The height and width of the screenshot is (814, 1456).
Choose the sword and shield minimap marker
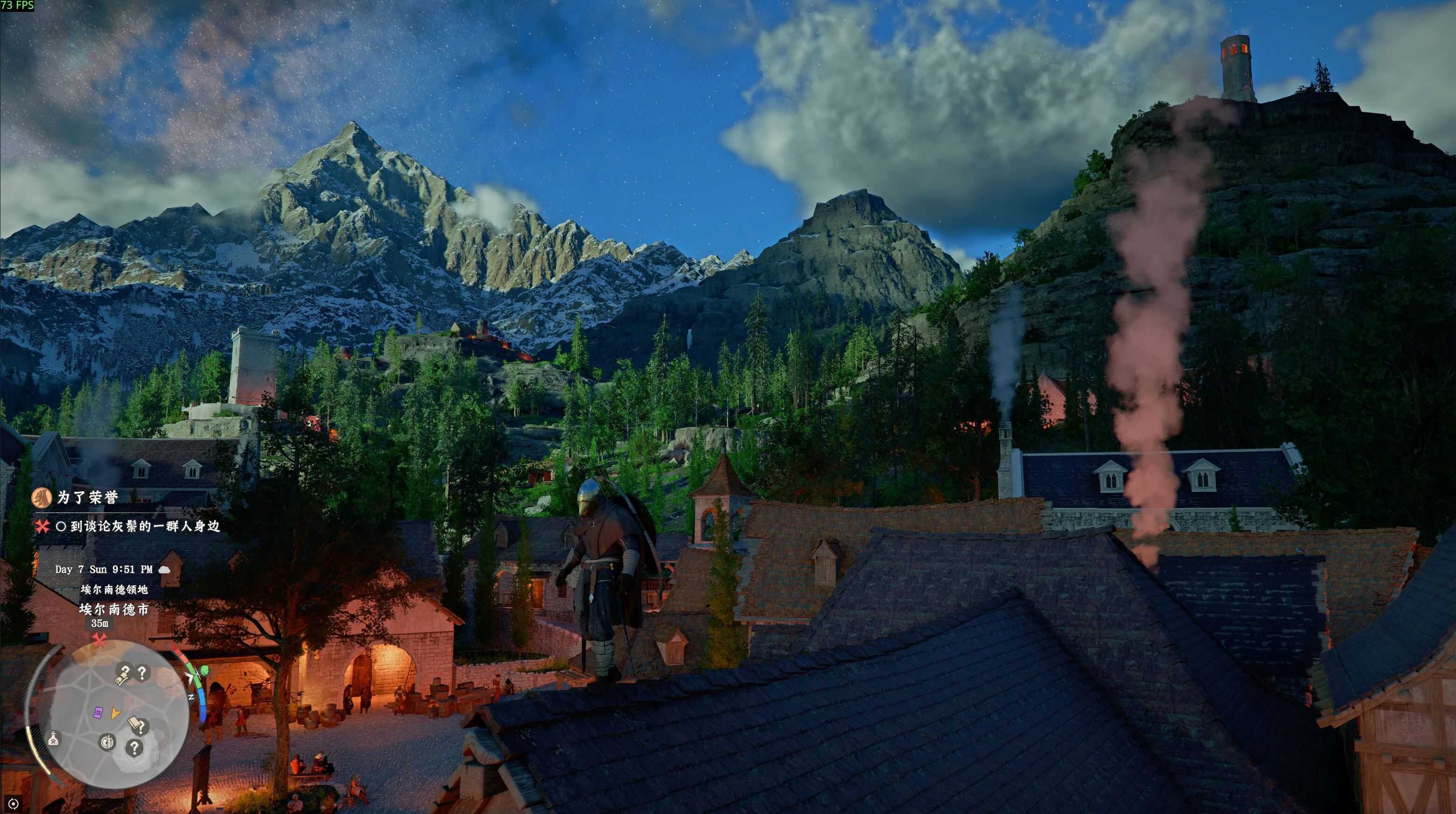tap(107, 742)
